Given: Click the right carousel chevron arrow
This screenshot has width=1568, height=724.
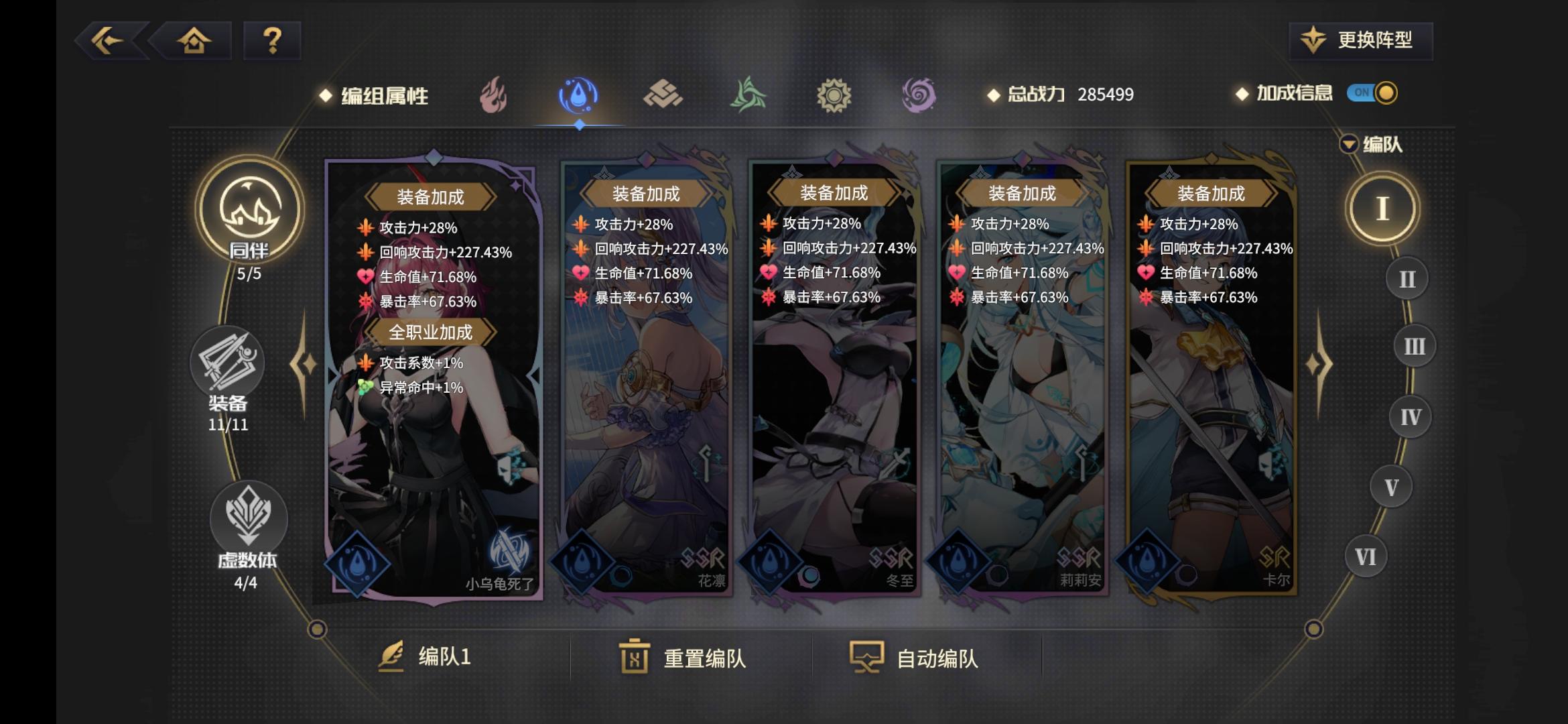Looking at the screenshot, I should 1318,362.
